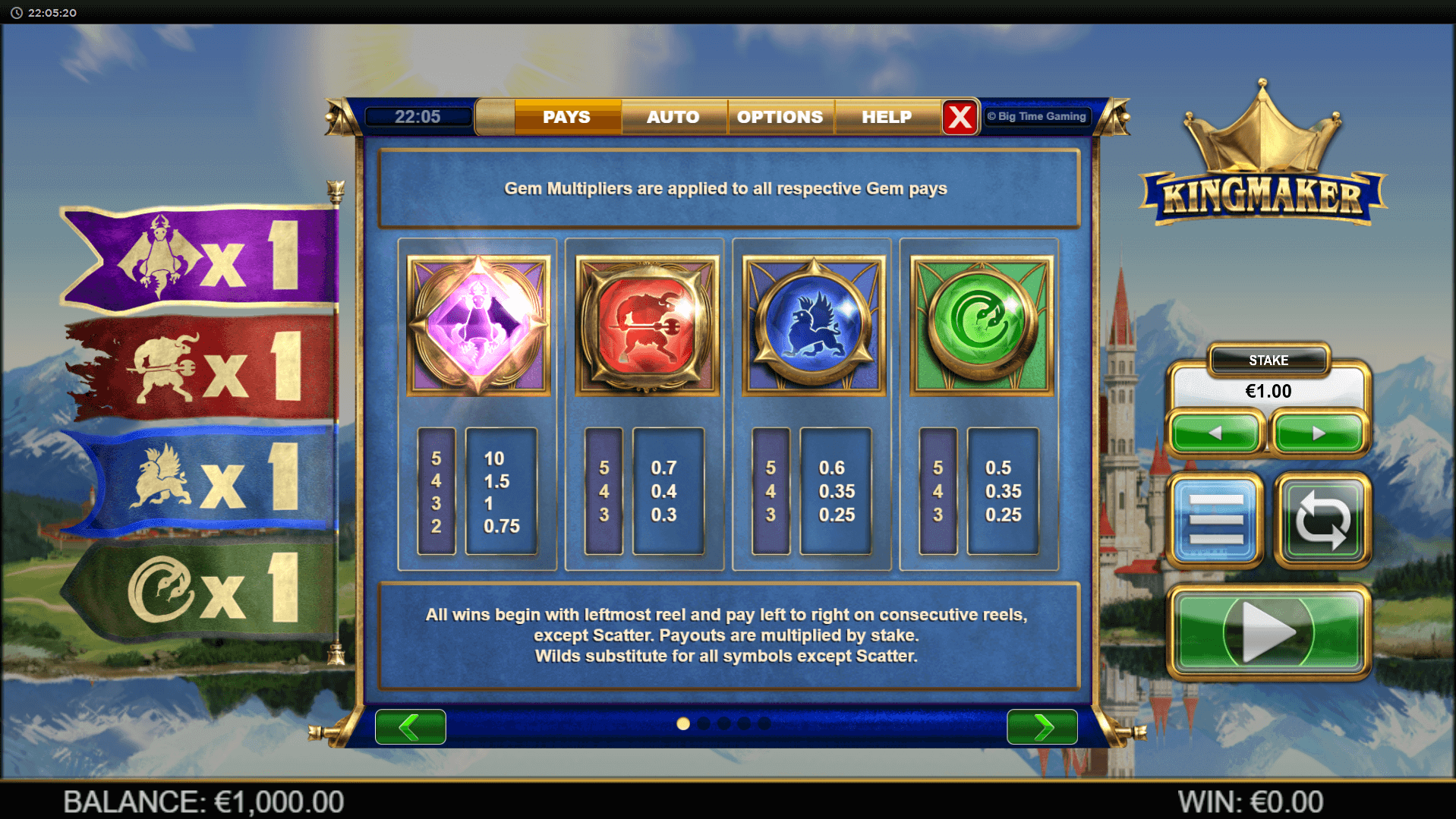Close the paytable with the red X
The width and height of the screenshot is (1456, 819).
point(960,117)
